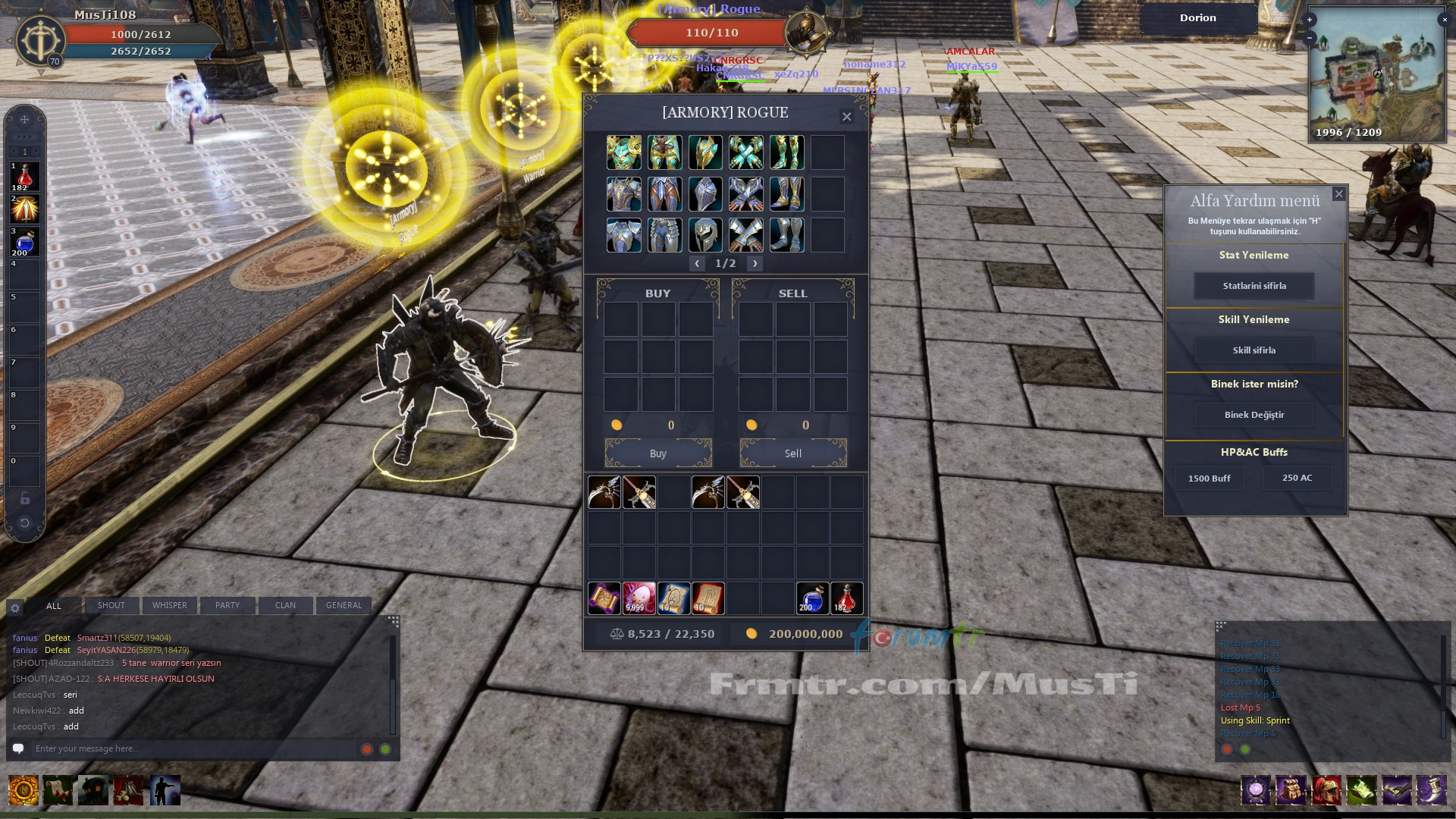
Task: Show the Clan chat tab
Action: click(285, 605)
